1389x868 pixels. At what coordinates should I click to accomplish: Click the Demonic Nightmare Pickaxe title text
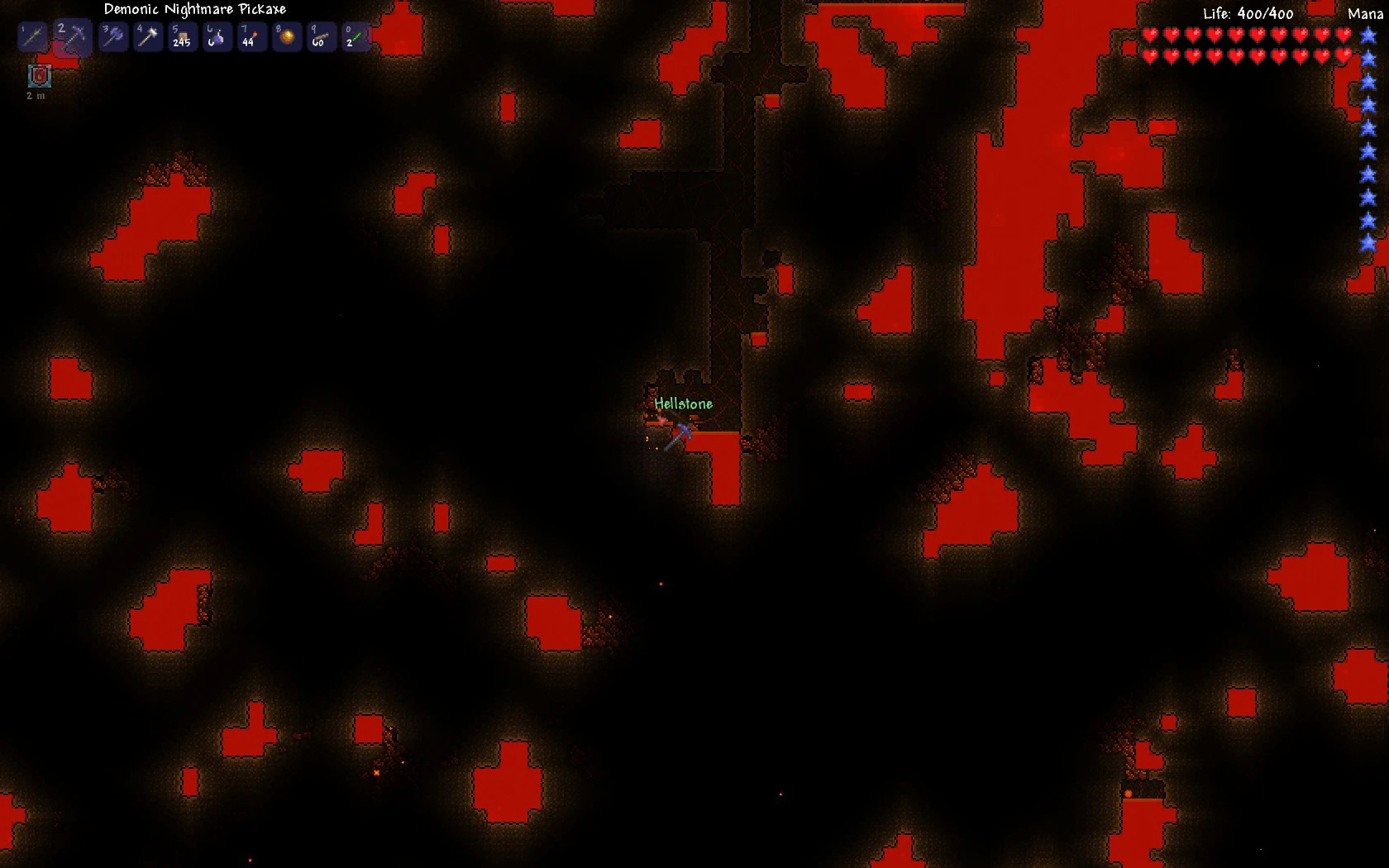coord(194,9)
